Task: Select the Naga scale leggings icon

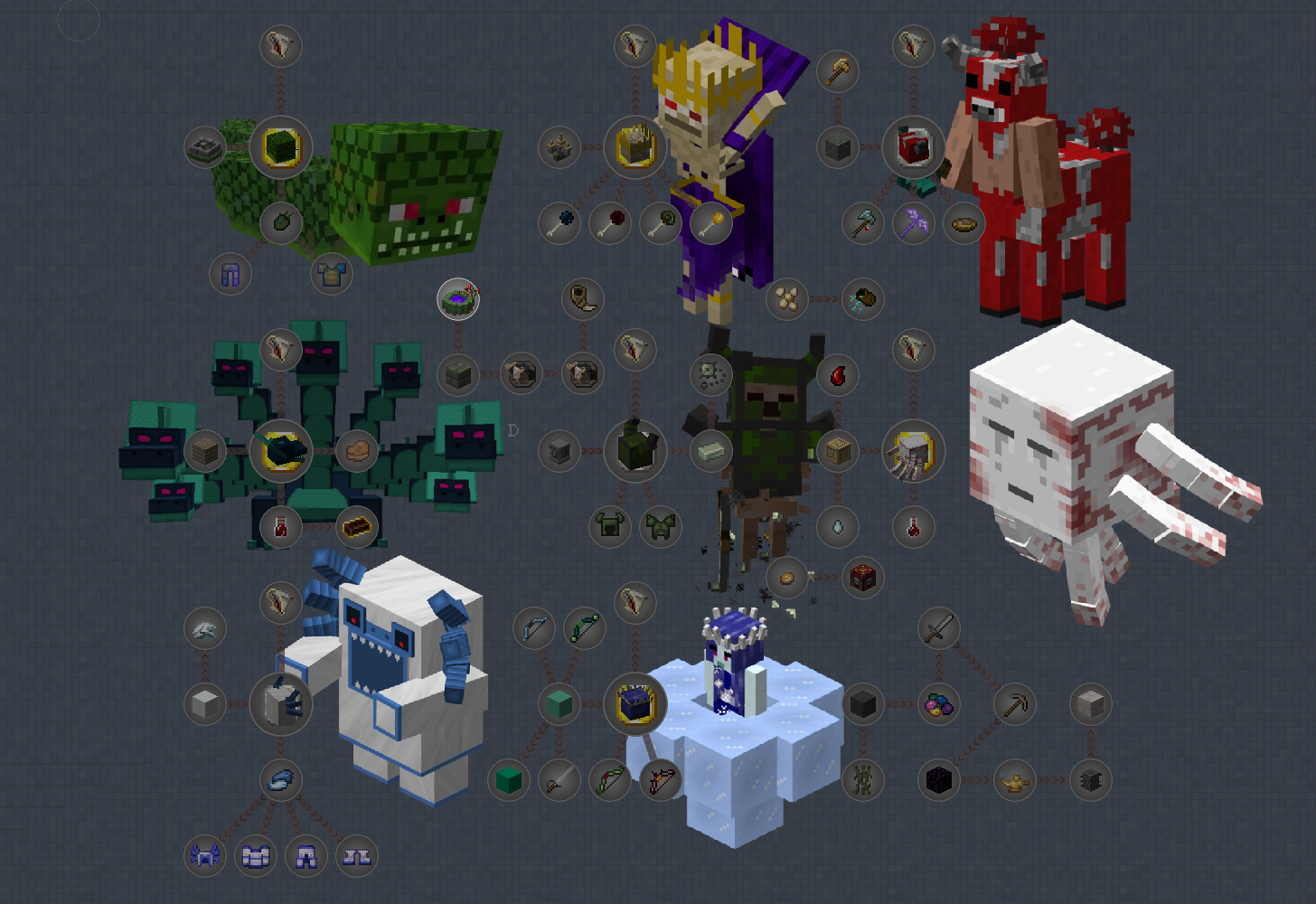Action: [x=229, y=276]
